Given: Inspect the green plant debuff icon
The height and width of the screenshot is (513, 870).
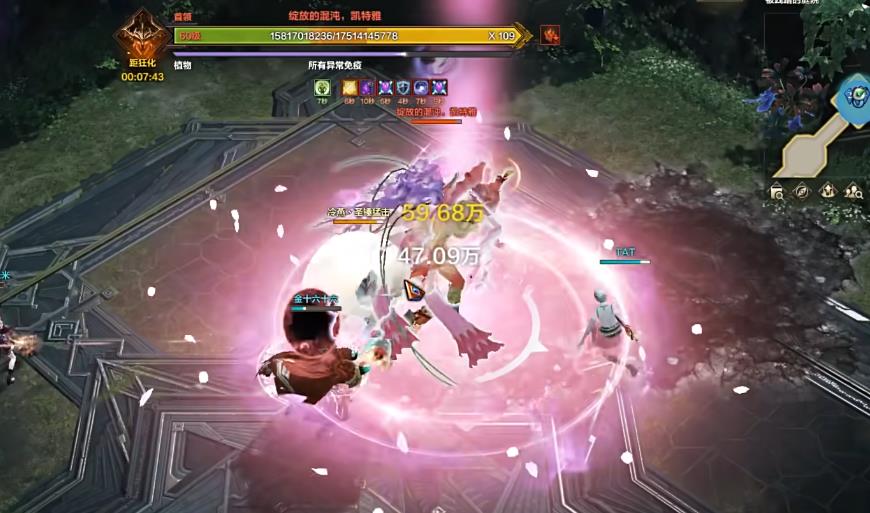Looking at the screenshot, I should tap(322, 88).
